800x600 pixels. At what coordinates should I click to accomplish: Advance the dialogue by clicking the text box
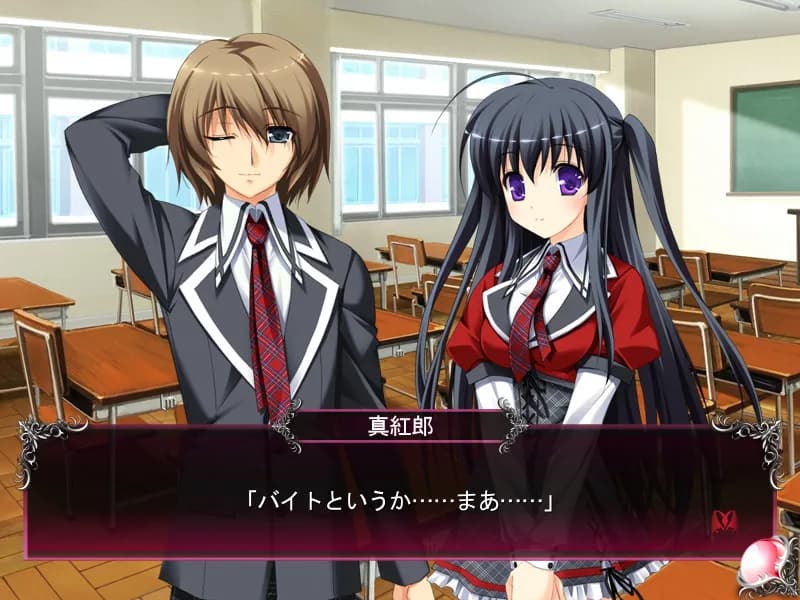tap(400, 500)
